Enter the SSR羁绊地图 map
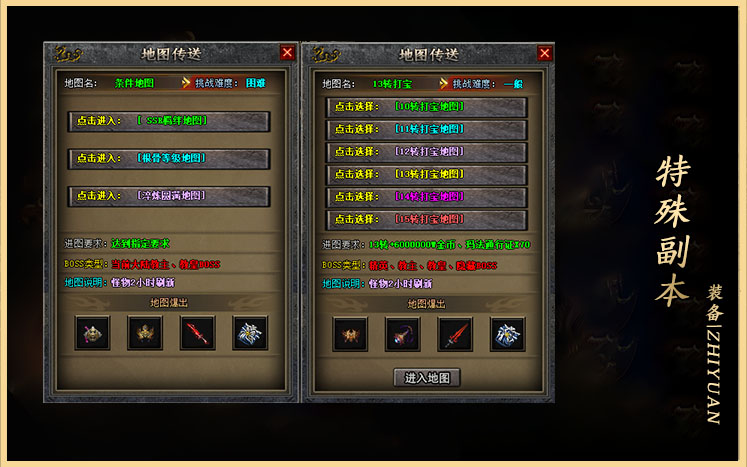This screenshot has width=747, height=467. 169,121
